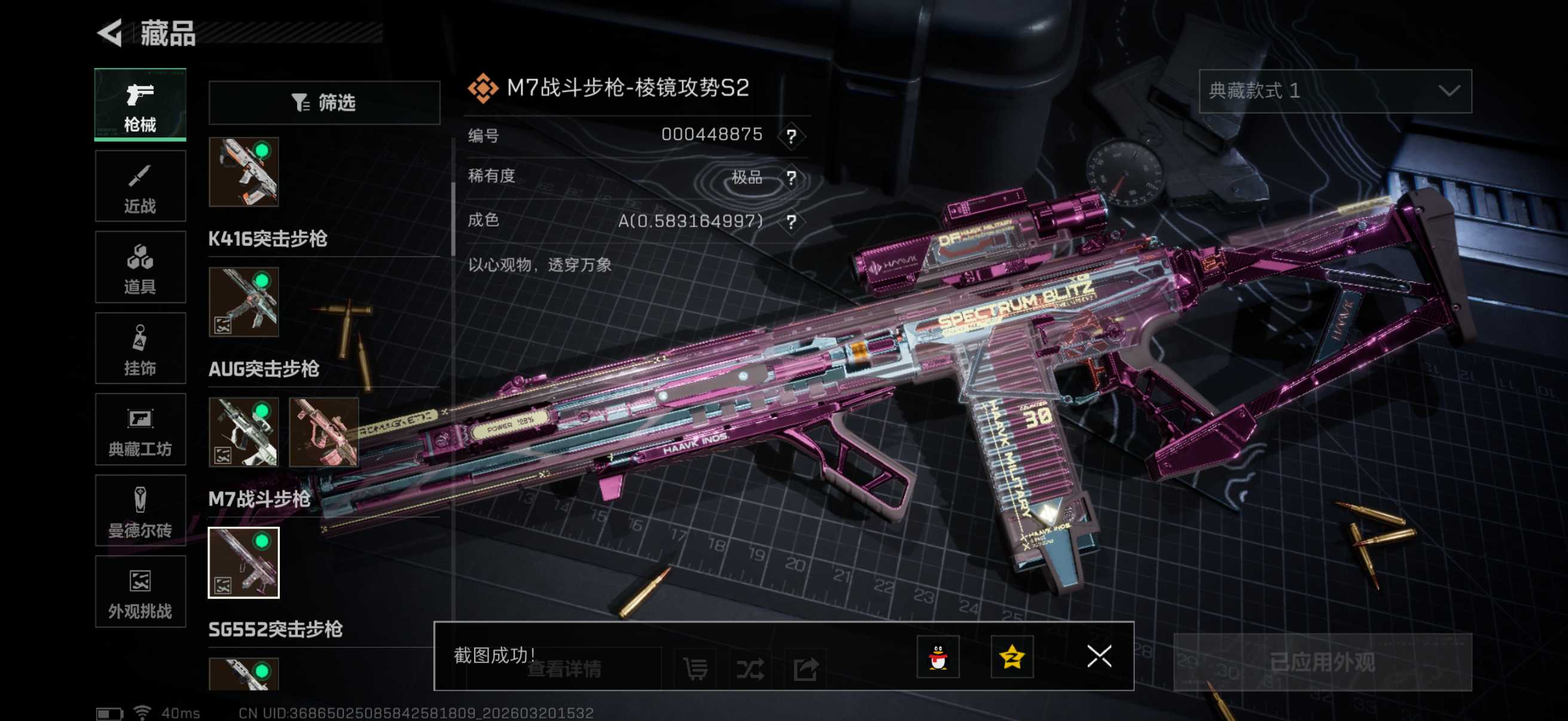Open the 近战 melee category
Image resolution: width=1568 pixels, height=721 pixels.
(x=140, y=186)
